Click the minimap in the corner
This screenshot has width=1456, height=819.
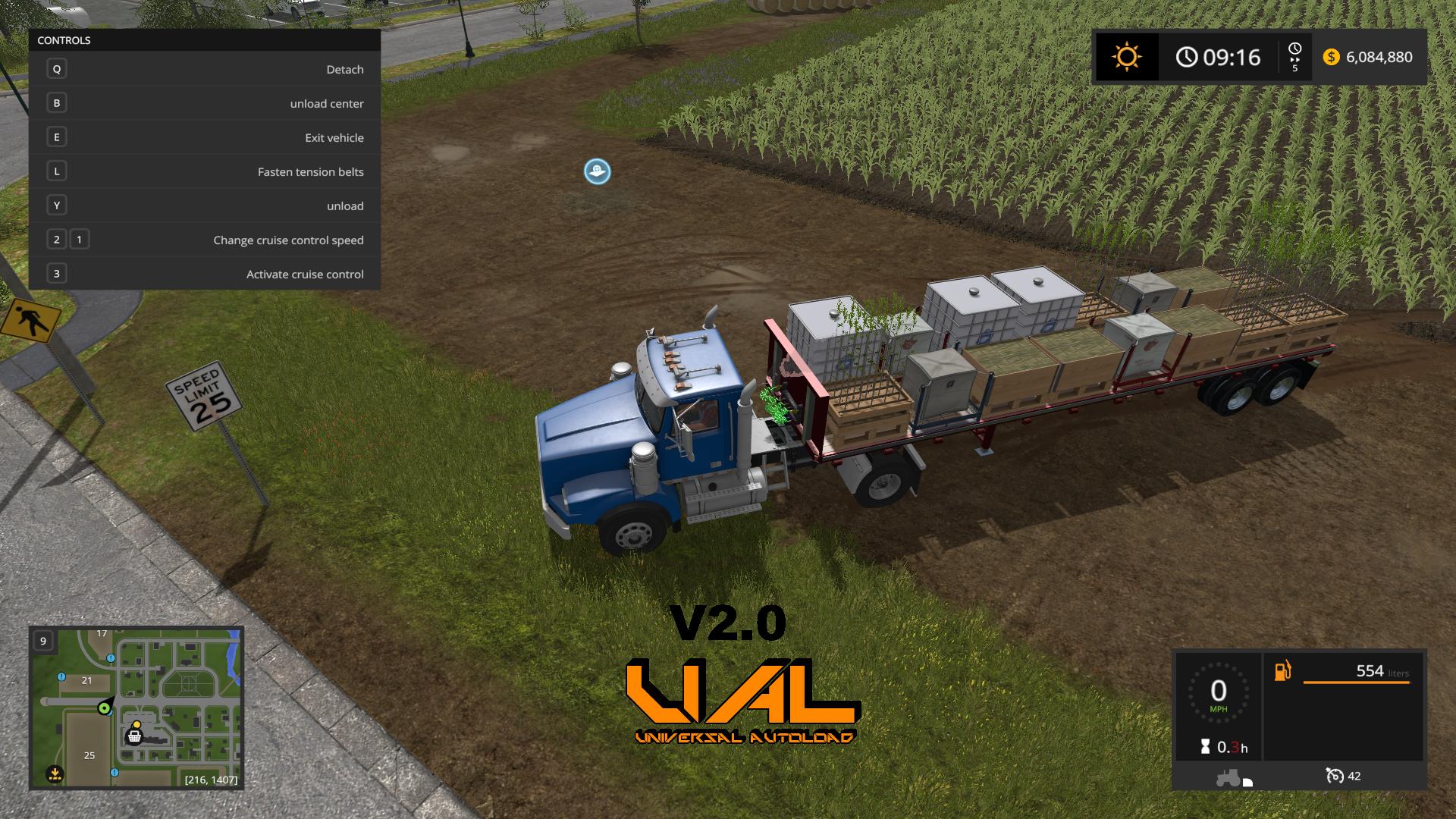(136, 708)
